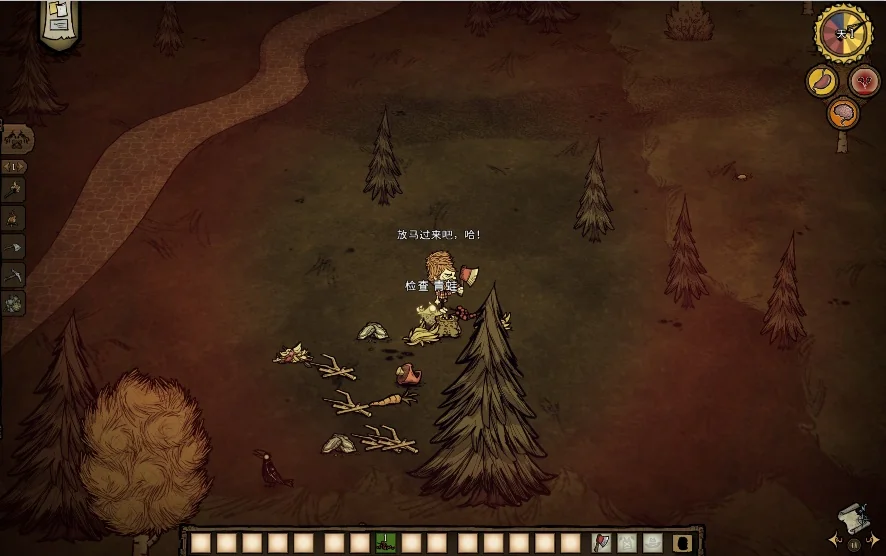The width and height of the screenshot is (886, 556).
Task: Select the axe crafting recipe
Action: click(15, 246)
